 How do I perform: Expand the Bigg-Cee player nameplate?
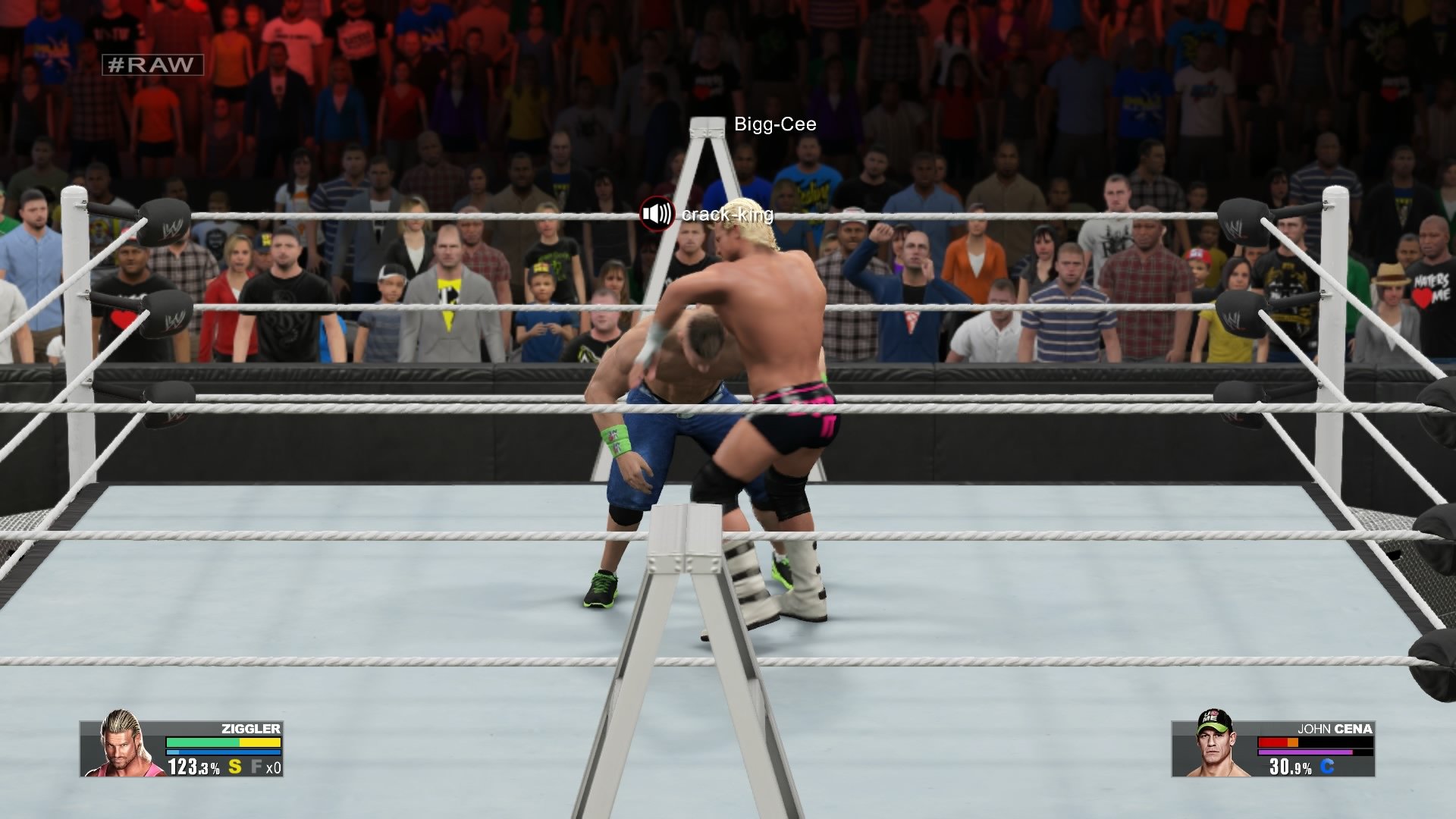point(774,125)
